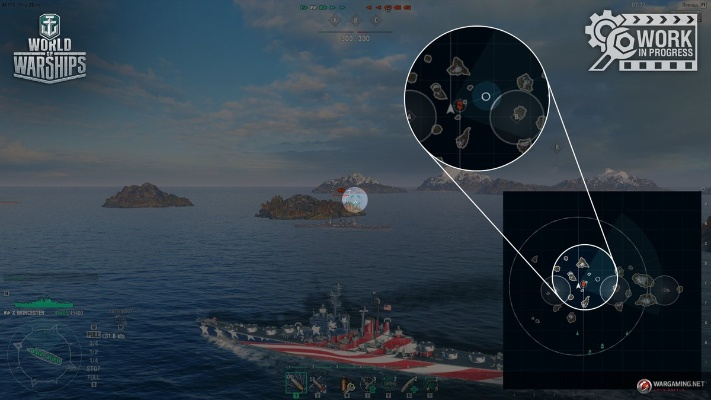Select the high-explosive shell slot

tap(296, 383)
